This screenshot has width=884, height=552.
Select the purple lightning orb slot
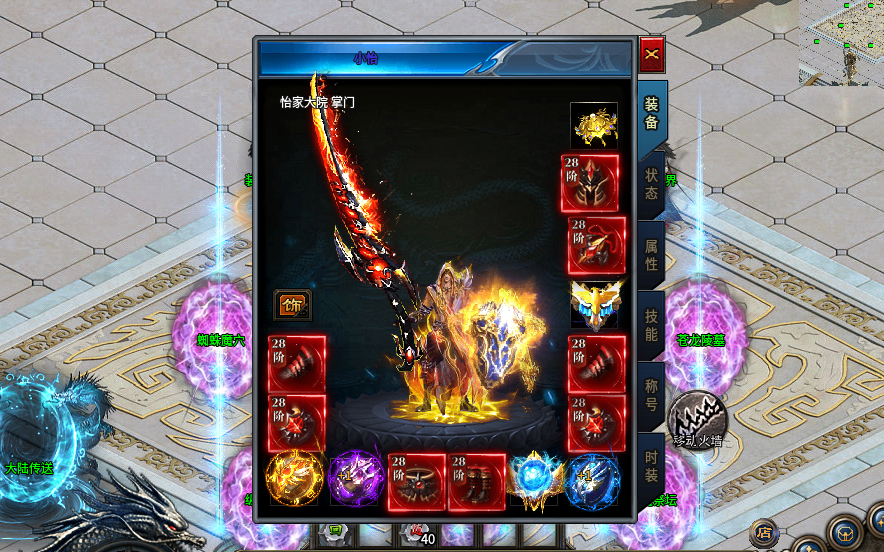[x=357, y=481]
